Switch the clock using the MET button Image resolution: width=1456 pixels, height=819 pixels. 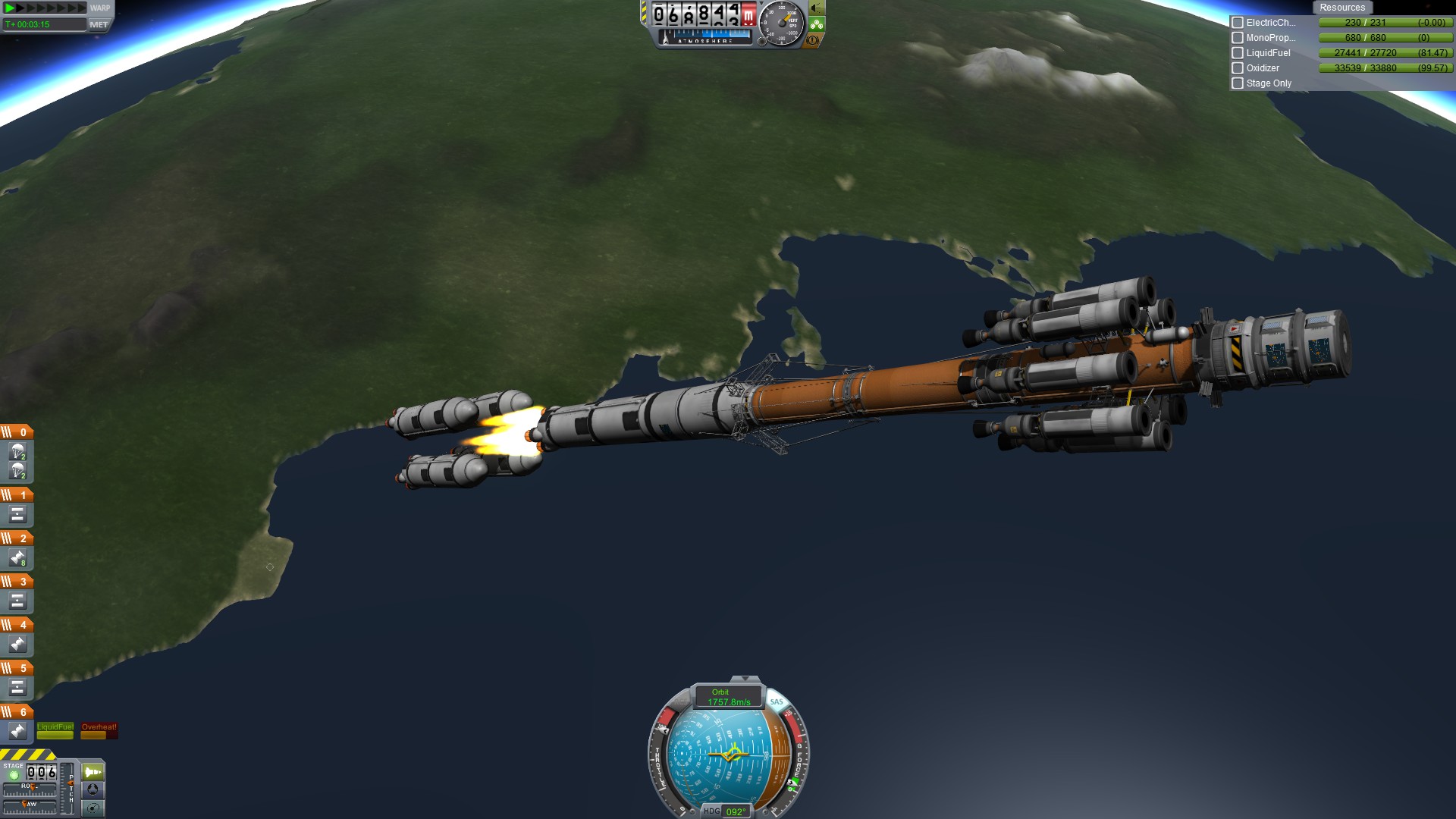pos(99,24)
